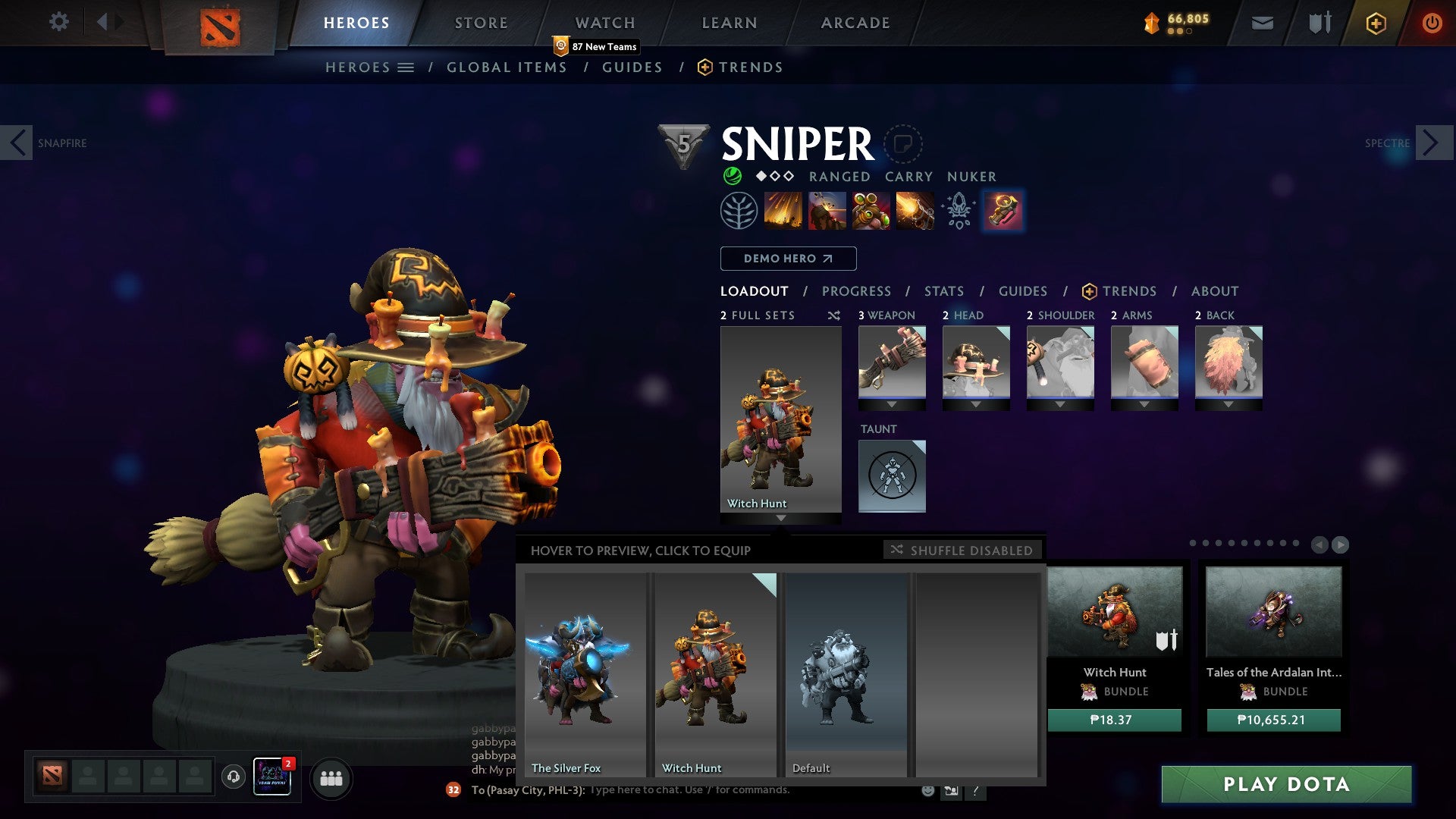Select the Shrapnel ability icon
This screenshot has height=819, width=1456.
(785, 210)
